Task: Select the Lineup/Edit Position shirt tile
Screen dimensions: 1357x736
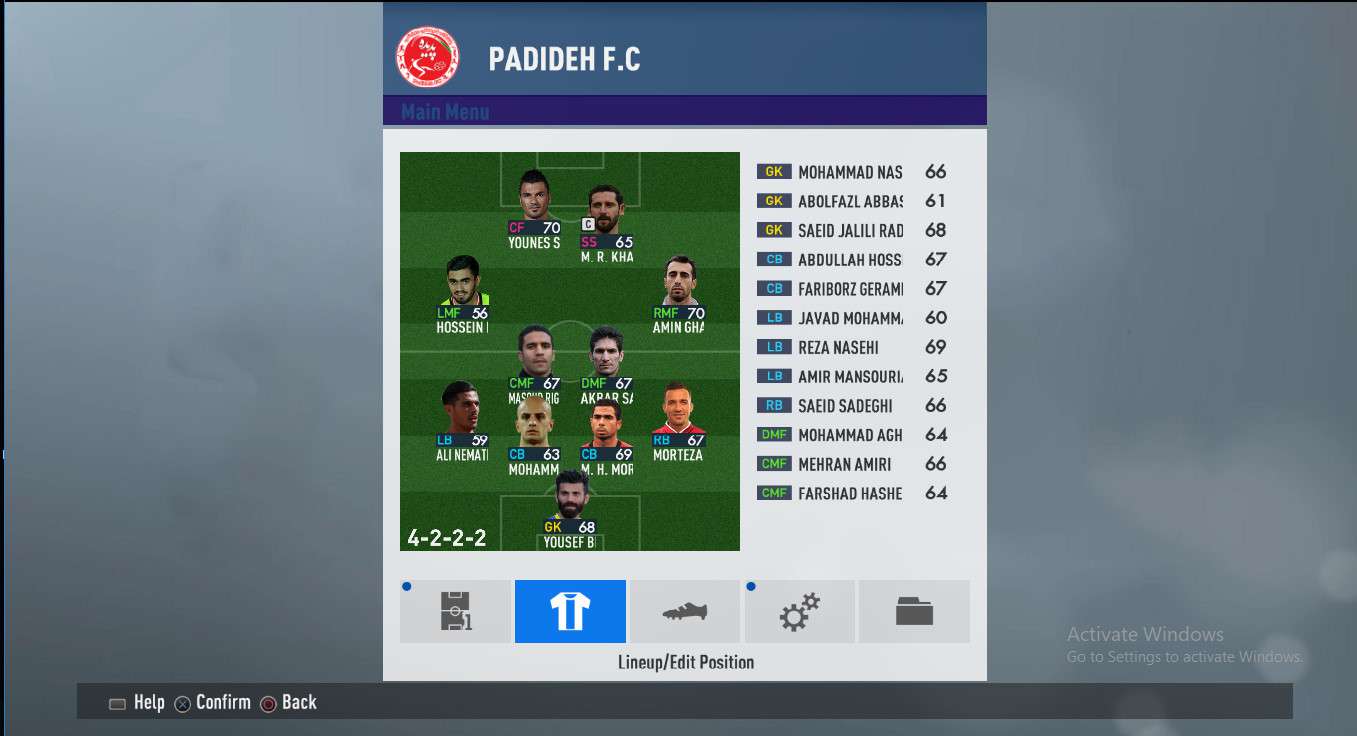Action: click(x=570, y=611)
